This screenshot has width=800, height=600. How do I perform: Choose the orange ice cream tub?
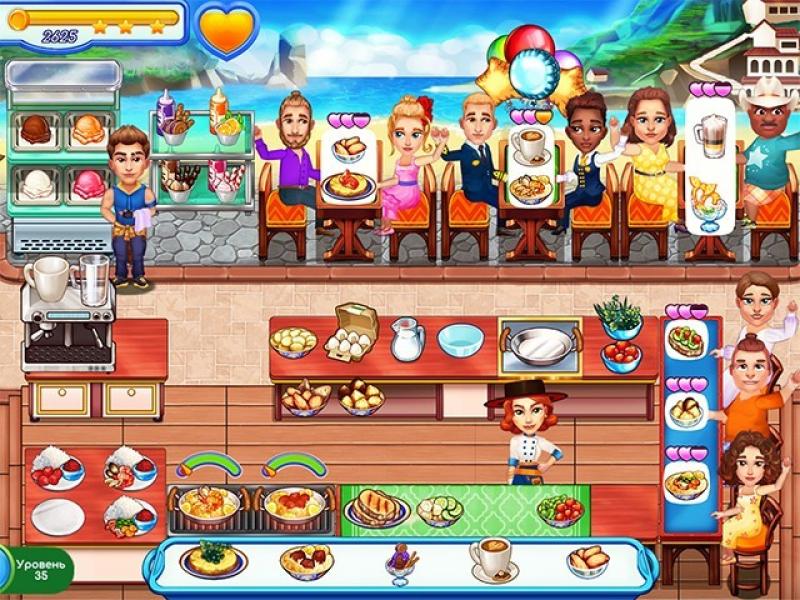88,129
